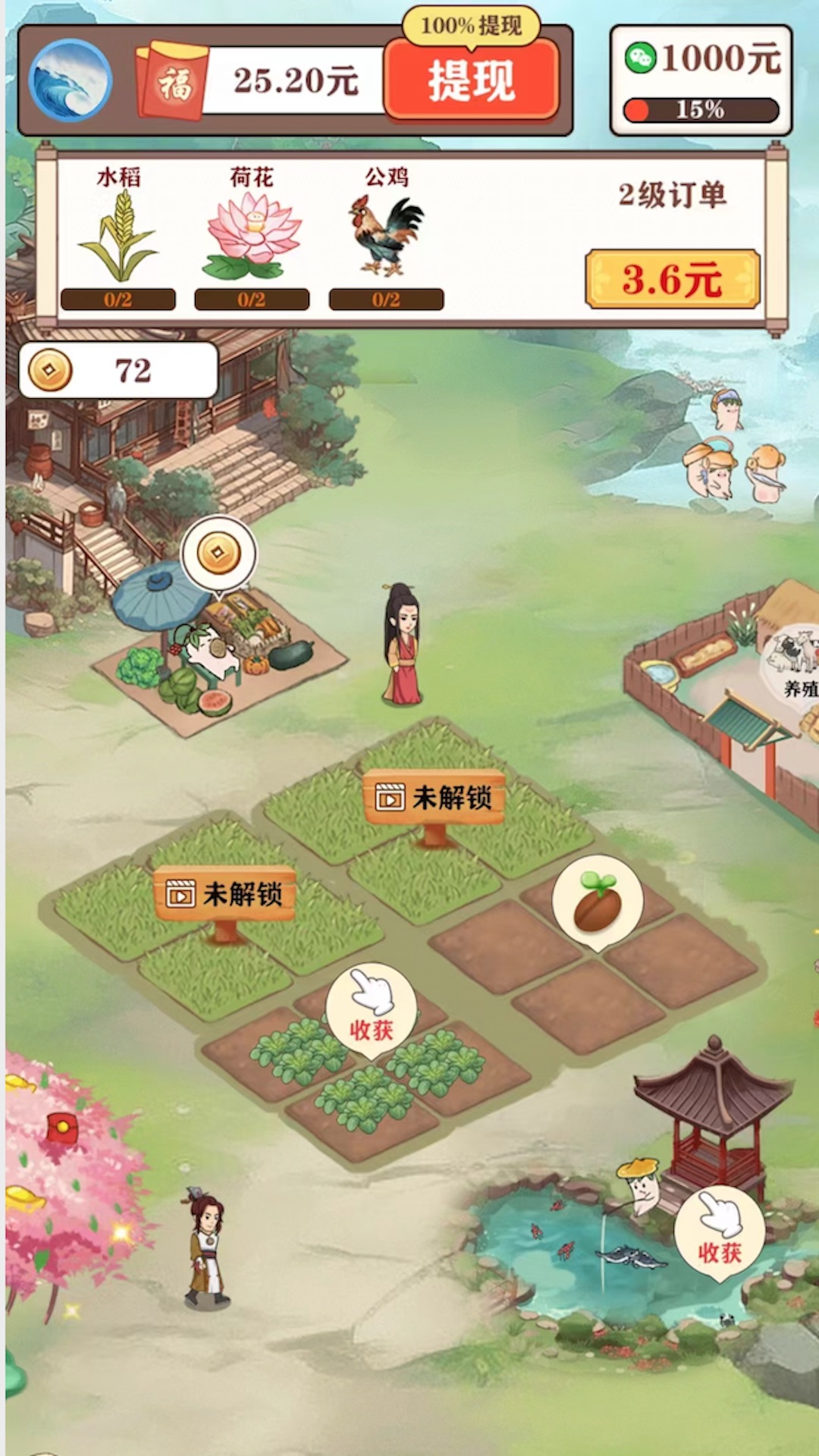Tap the red 提现 withdraw button

471,80
